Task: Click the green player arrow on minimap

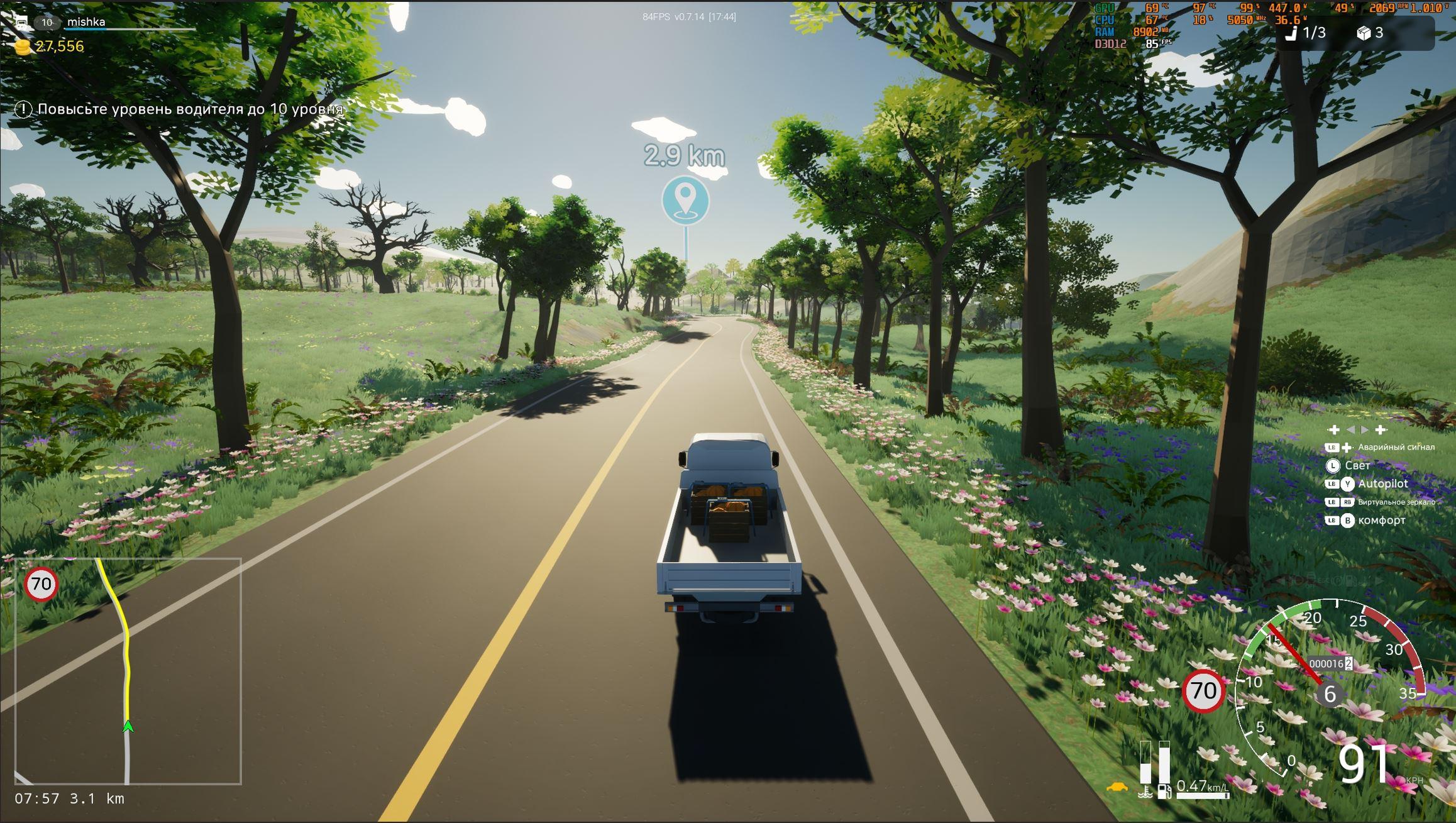Action: pos(128,726)
